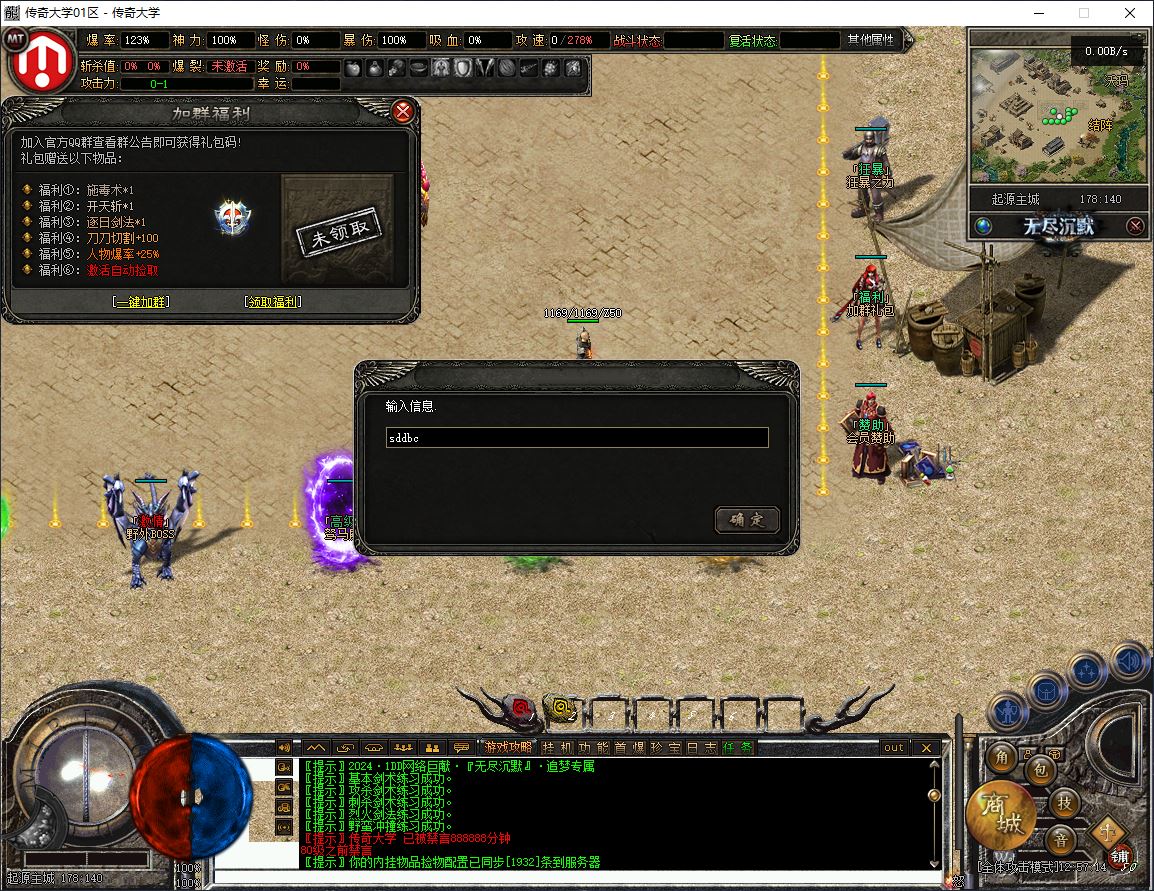Close the 加群福利 welfare panel

[403, 111]
